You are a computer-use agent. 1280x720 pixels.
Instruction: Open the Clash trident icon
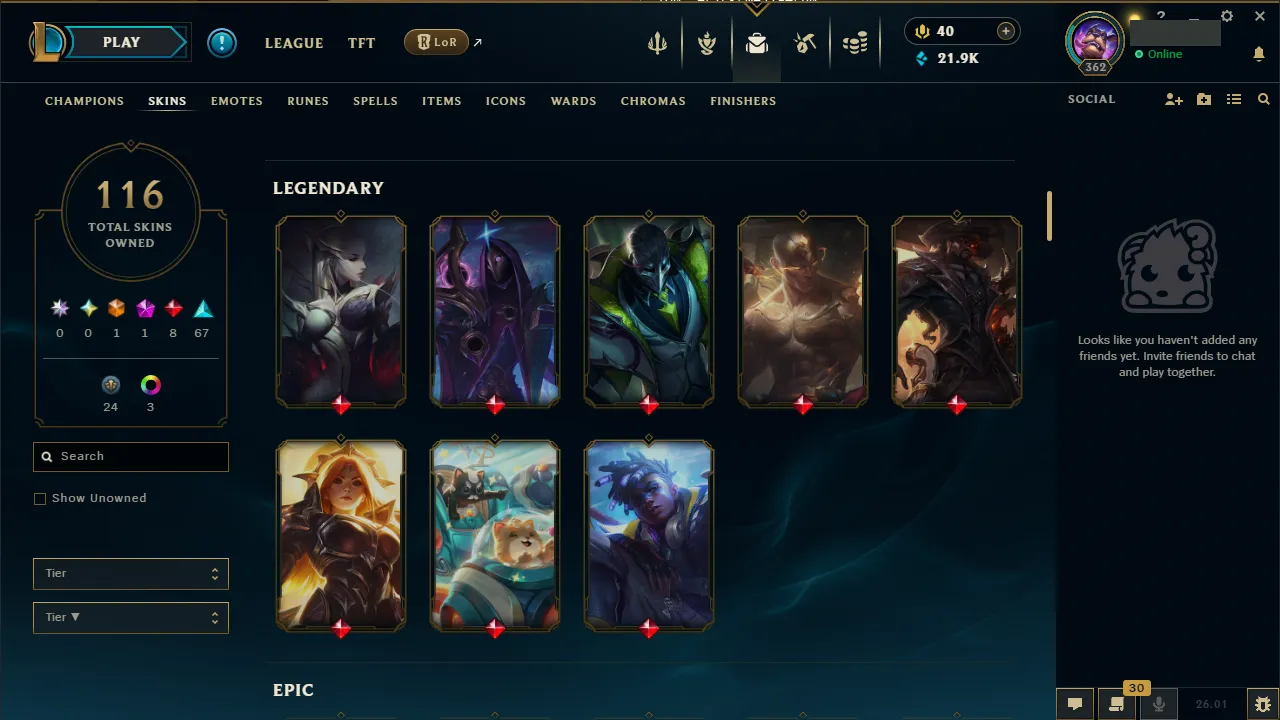656,43
